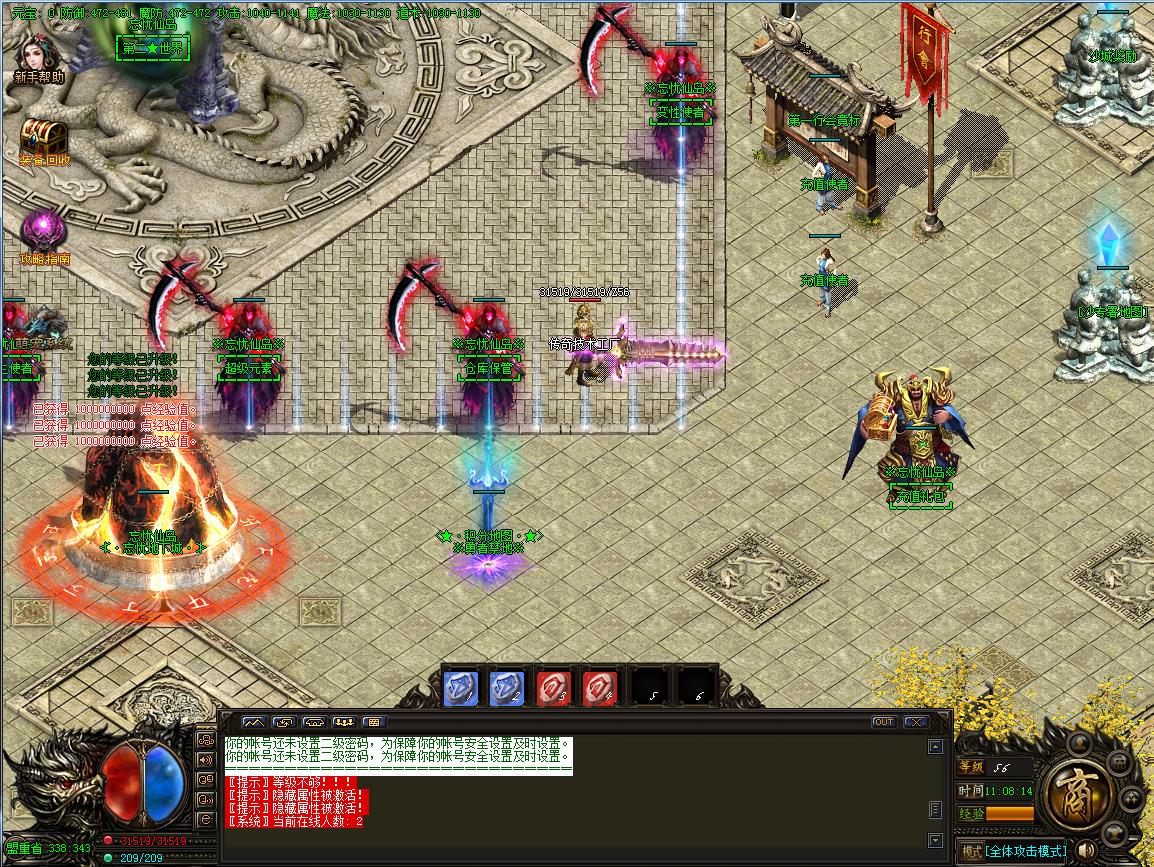This screenshot has width=1154, height=867.
Task: Select the blue potion in hotbar slot 1
Action: coord(461,688)
